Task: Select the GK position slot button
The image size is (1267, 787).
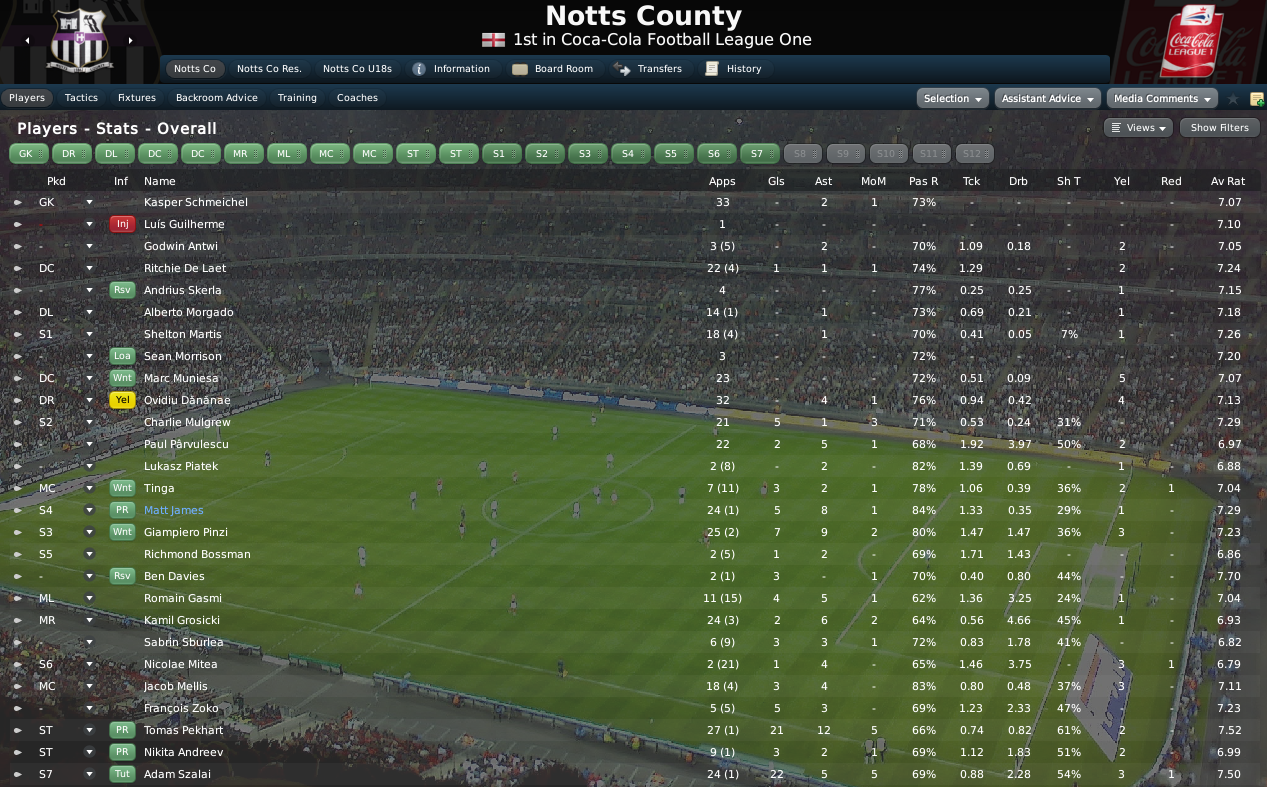Action: pyautogui.click(x=29, y=153)
